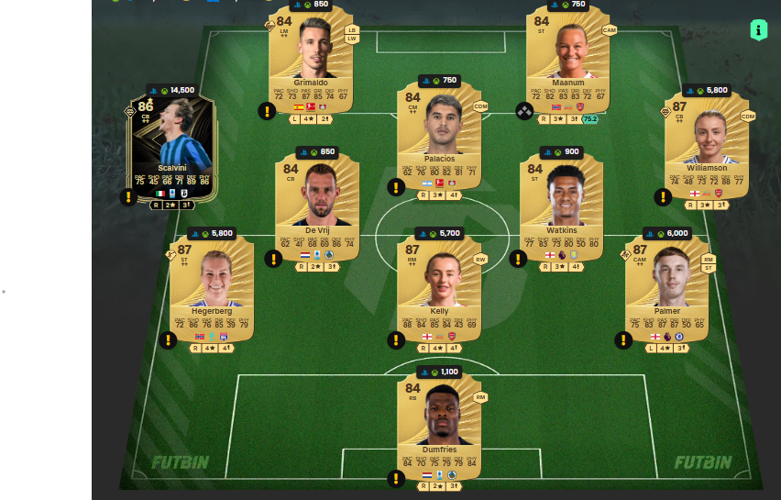Viewport: 781px width, 500px height.
Task: Click the warning icon beside Grimaldo
Action: pos(267,111)
